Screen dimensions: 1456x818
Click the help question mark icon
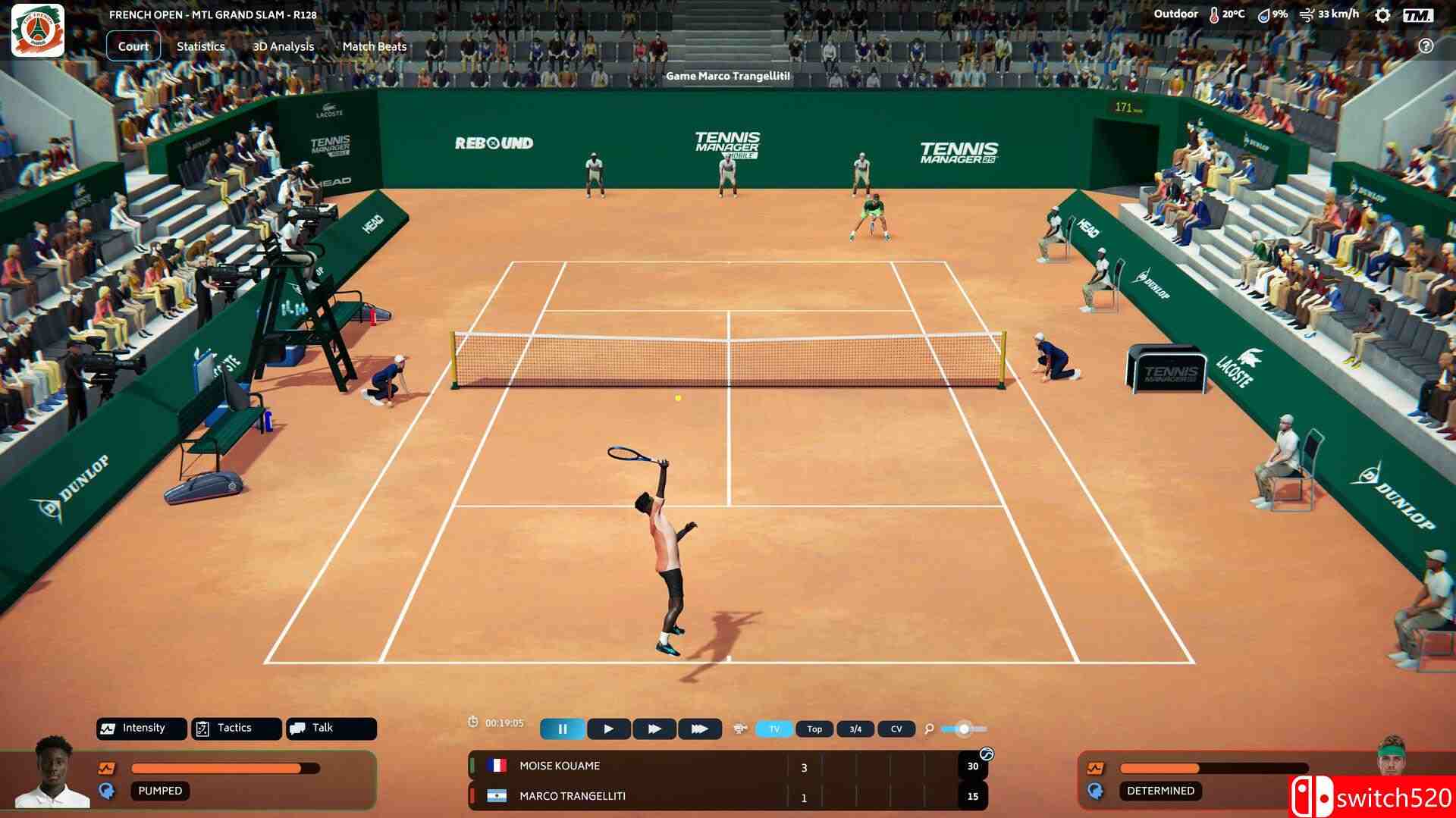1426,46
